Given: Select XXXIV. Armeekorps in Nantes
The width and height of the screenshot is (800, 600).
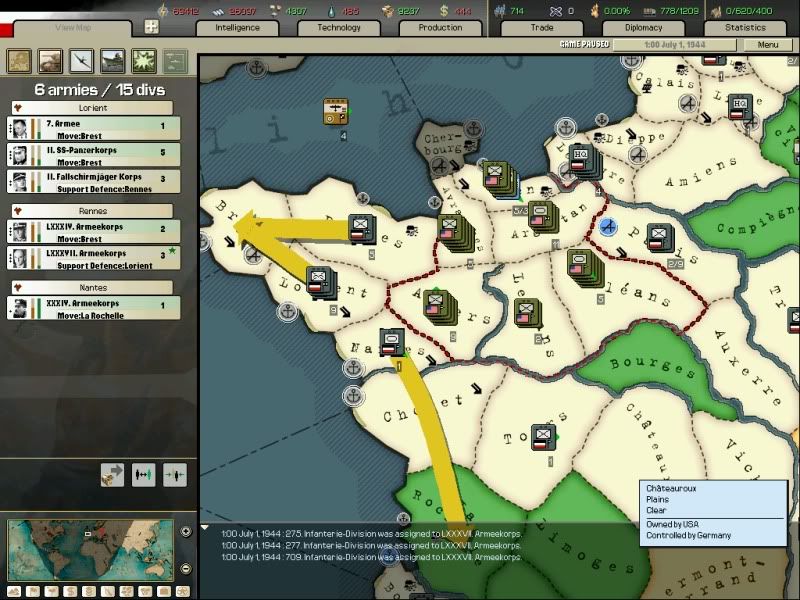Looking at the screenshot, I should coord(95,308).
